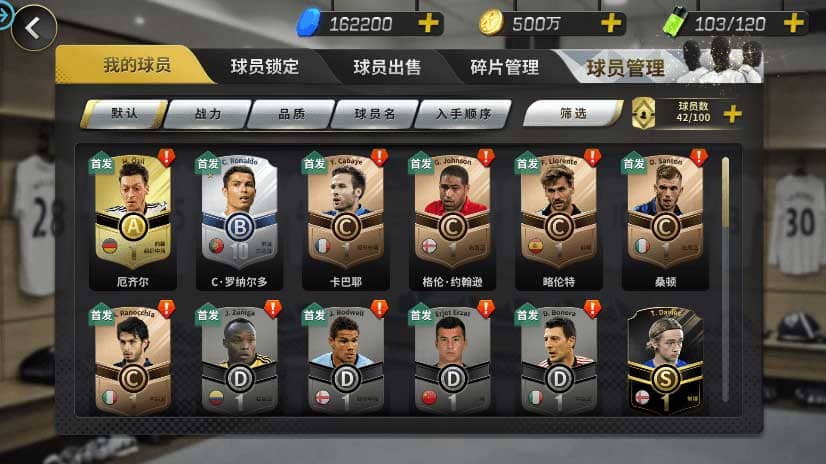This screenshot has height=464, width=826.
Task: Switch to the 球员锁定 tab
Action: click(x=264, y=67)
